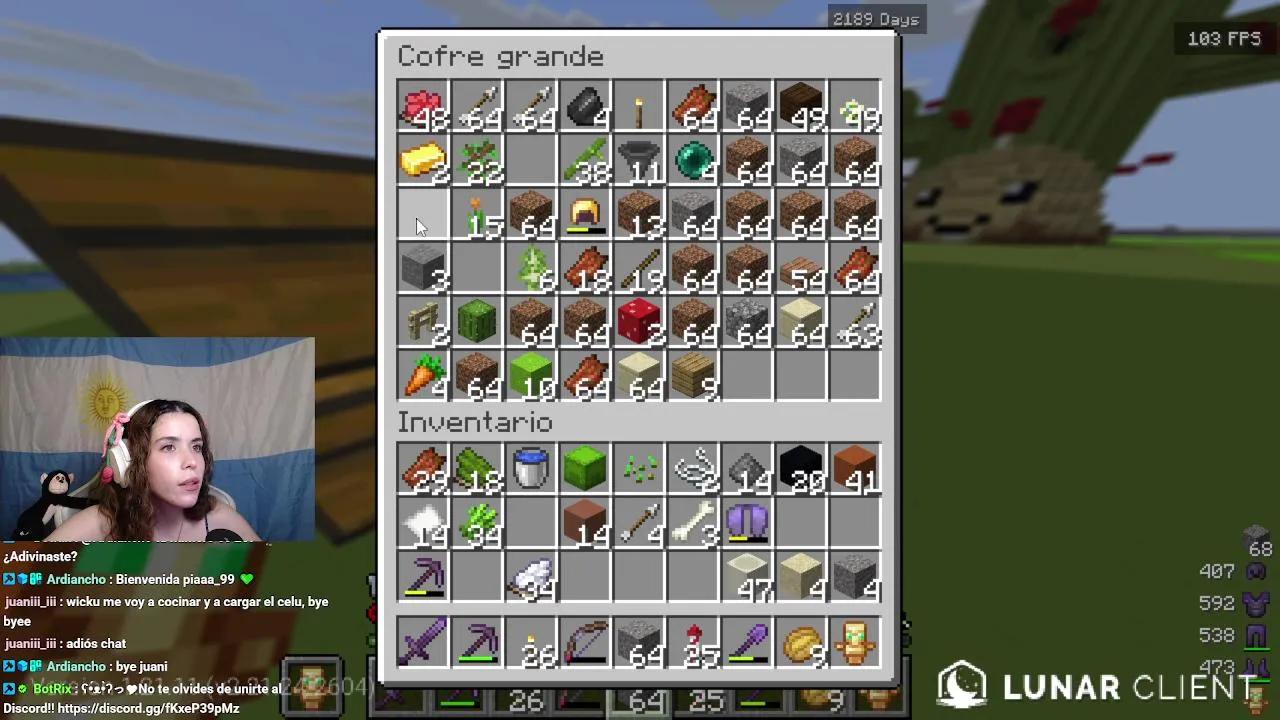Screen dimensions: 1280x720
Task: Grab the slime block stack of 10
Action: [x=531, y=375]
